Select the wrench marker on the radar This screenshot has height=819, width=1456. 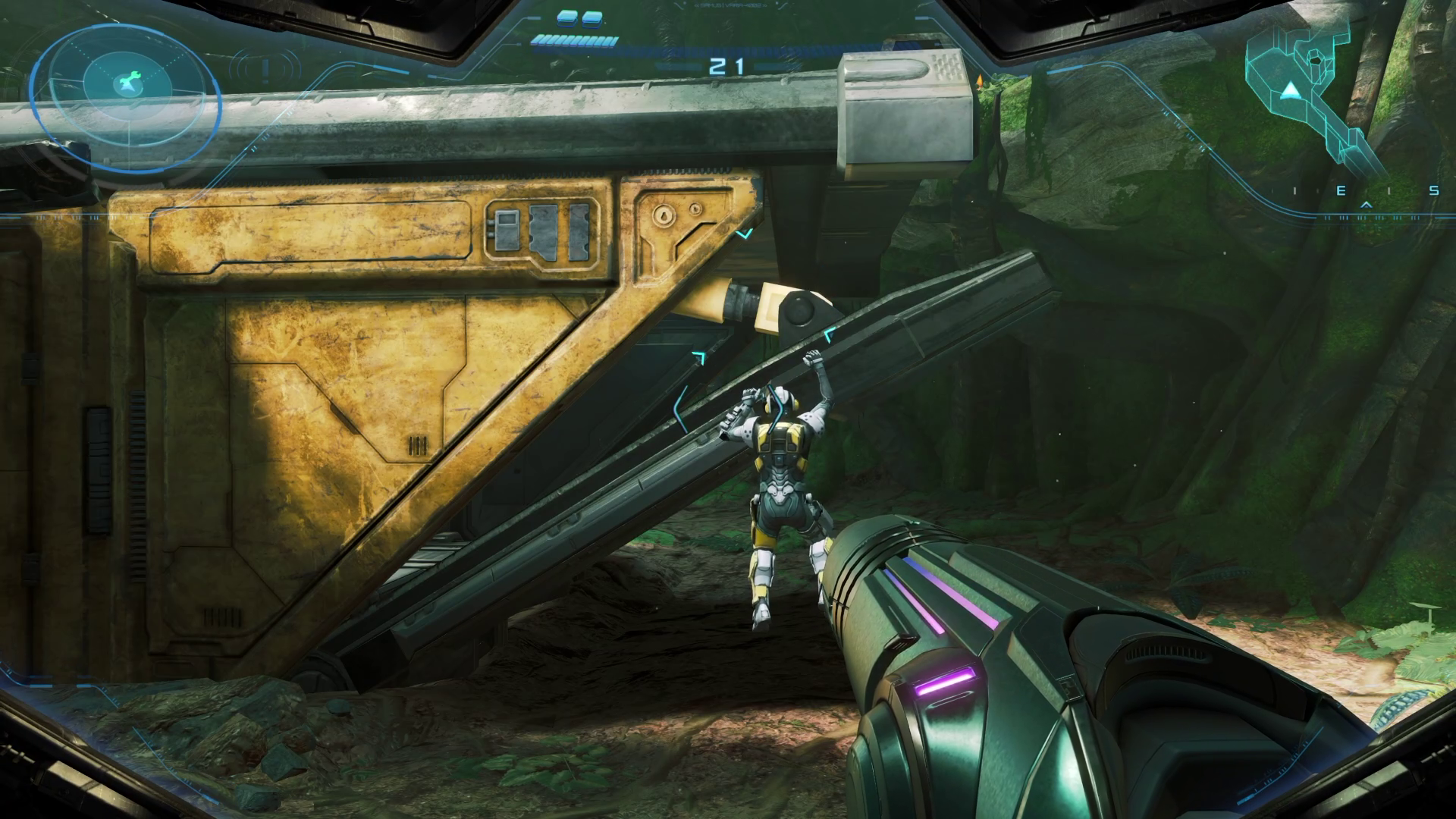[127, 80]
